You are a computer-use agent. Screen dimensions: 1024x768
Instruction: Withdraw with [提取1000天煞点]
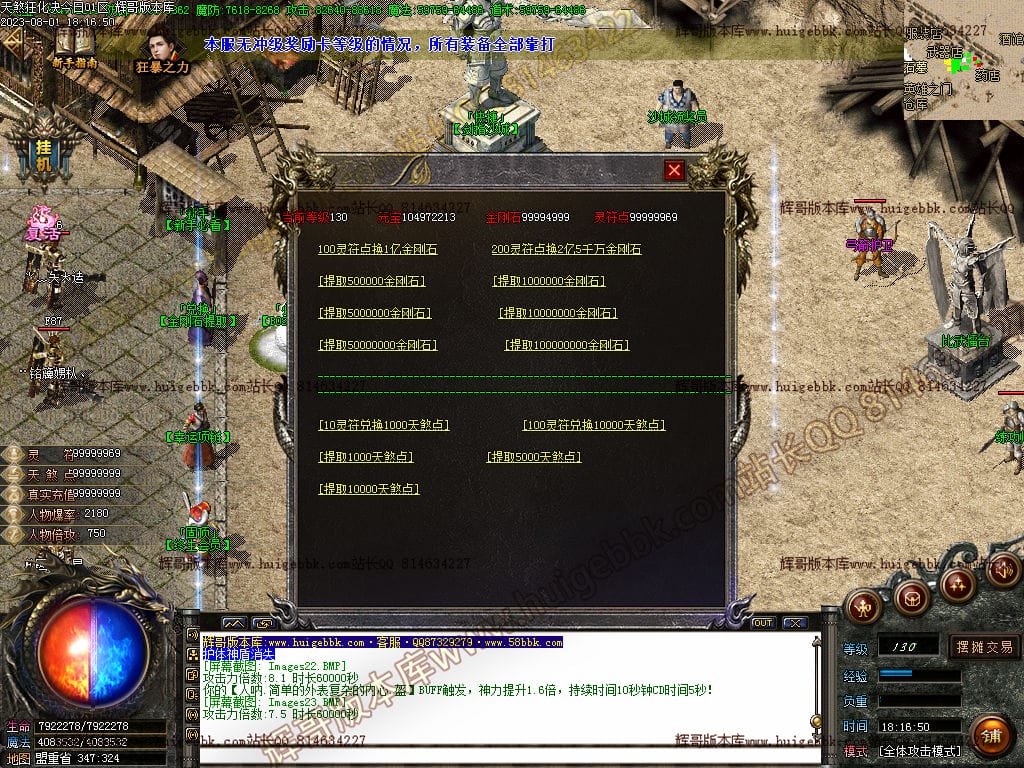(x=366, y=457)
